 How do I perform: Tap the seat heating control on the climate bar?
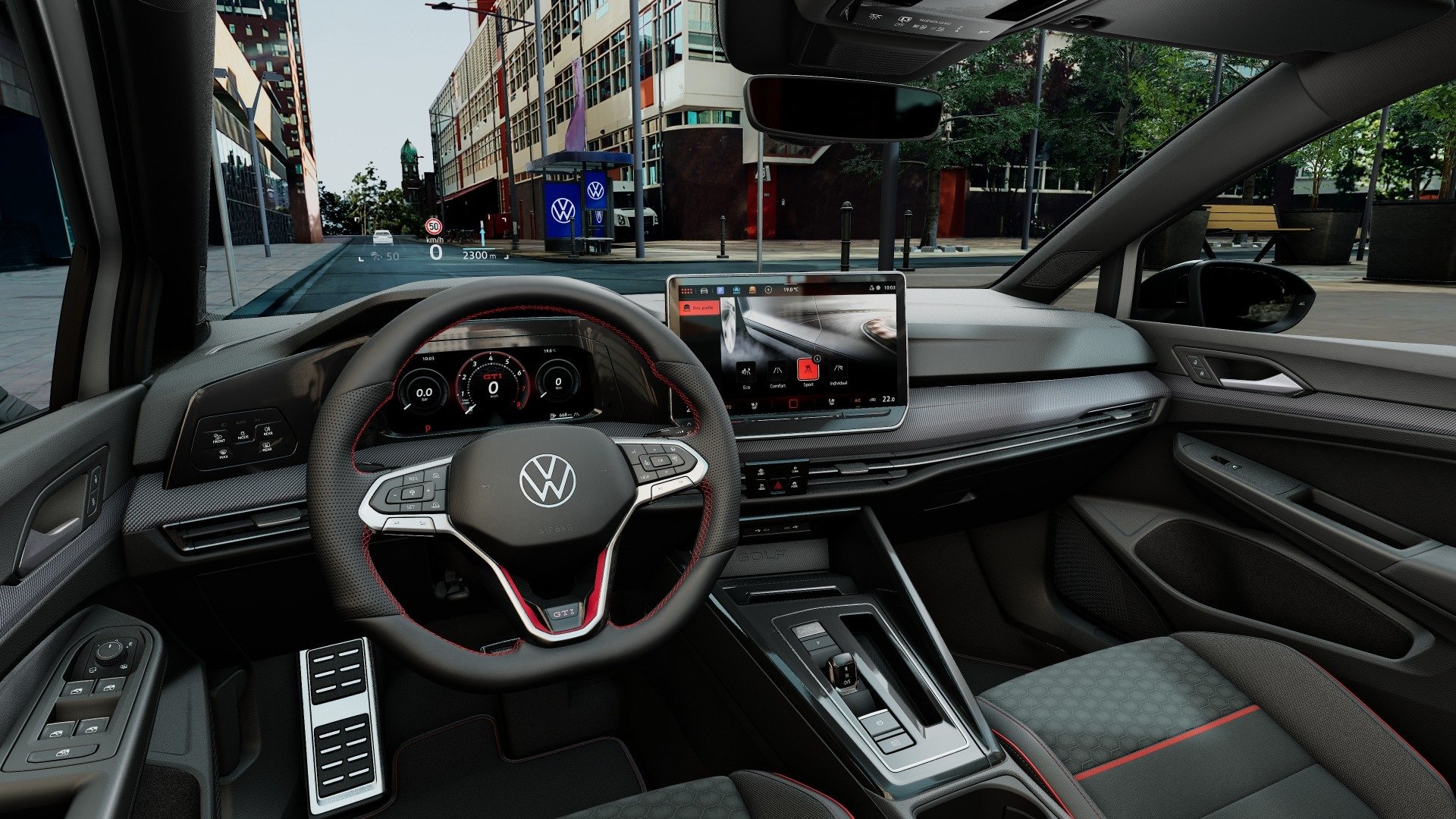[x=833, y=400]
